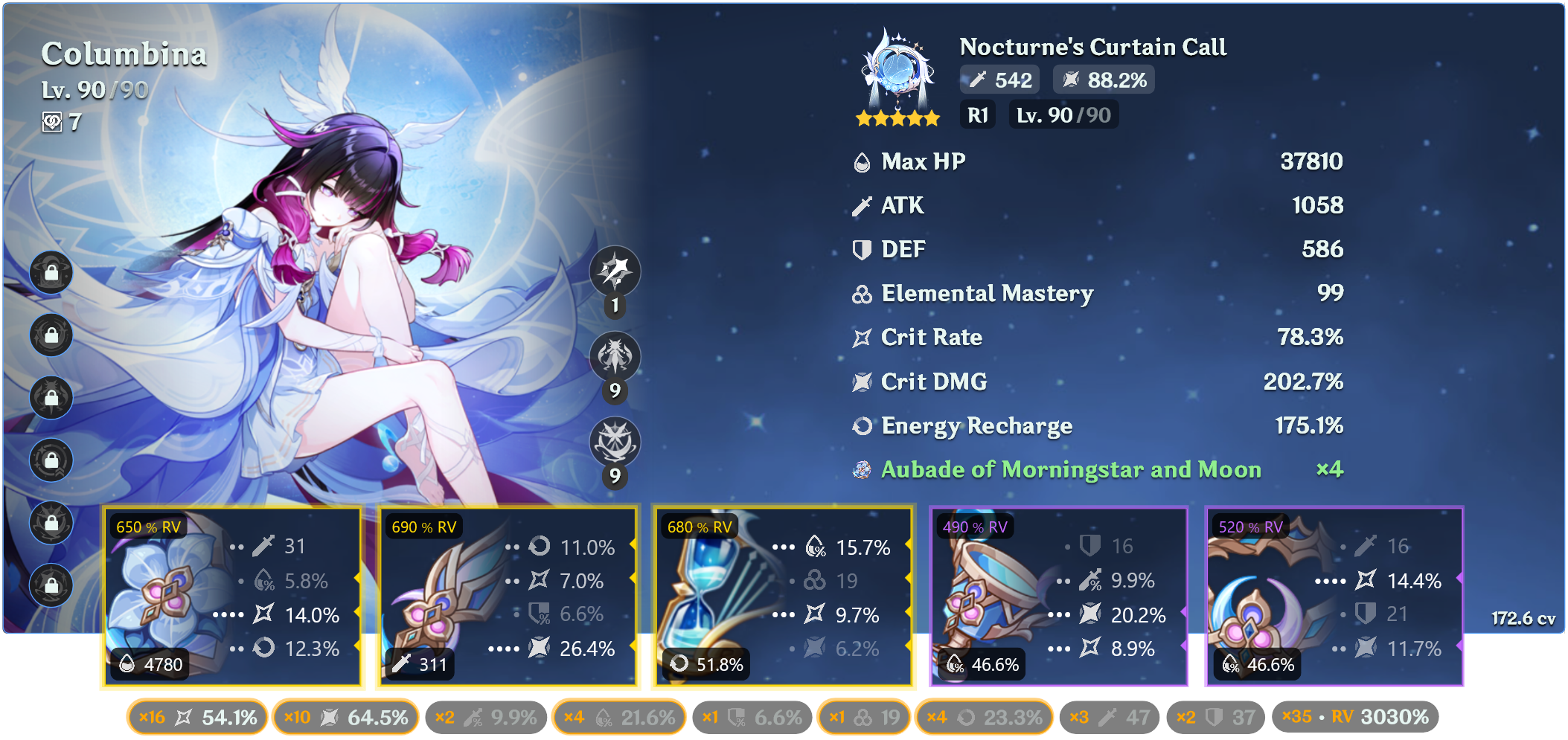Select the elemental burst talent icon at the bottom

(x=615, y=443)
